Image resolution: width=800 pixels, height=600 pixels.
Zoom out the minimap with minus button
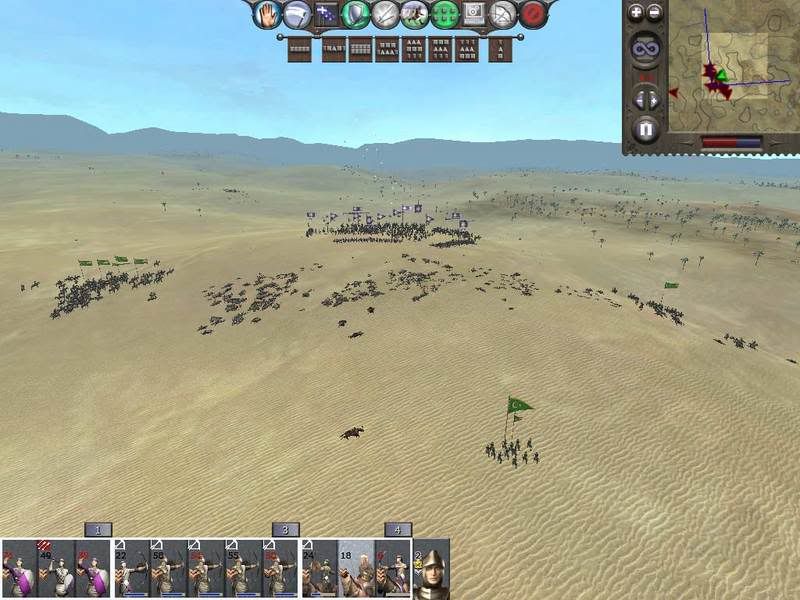655,13
